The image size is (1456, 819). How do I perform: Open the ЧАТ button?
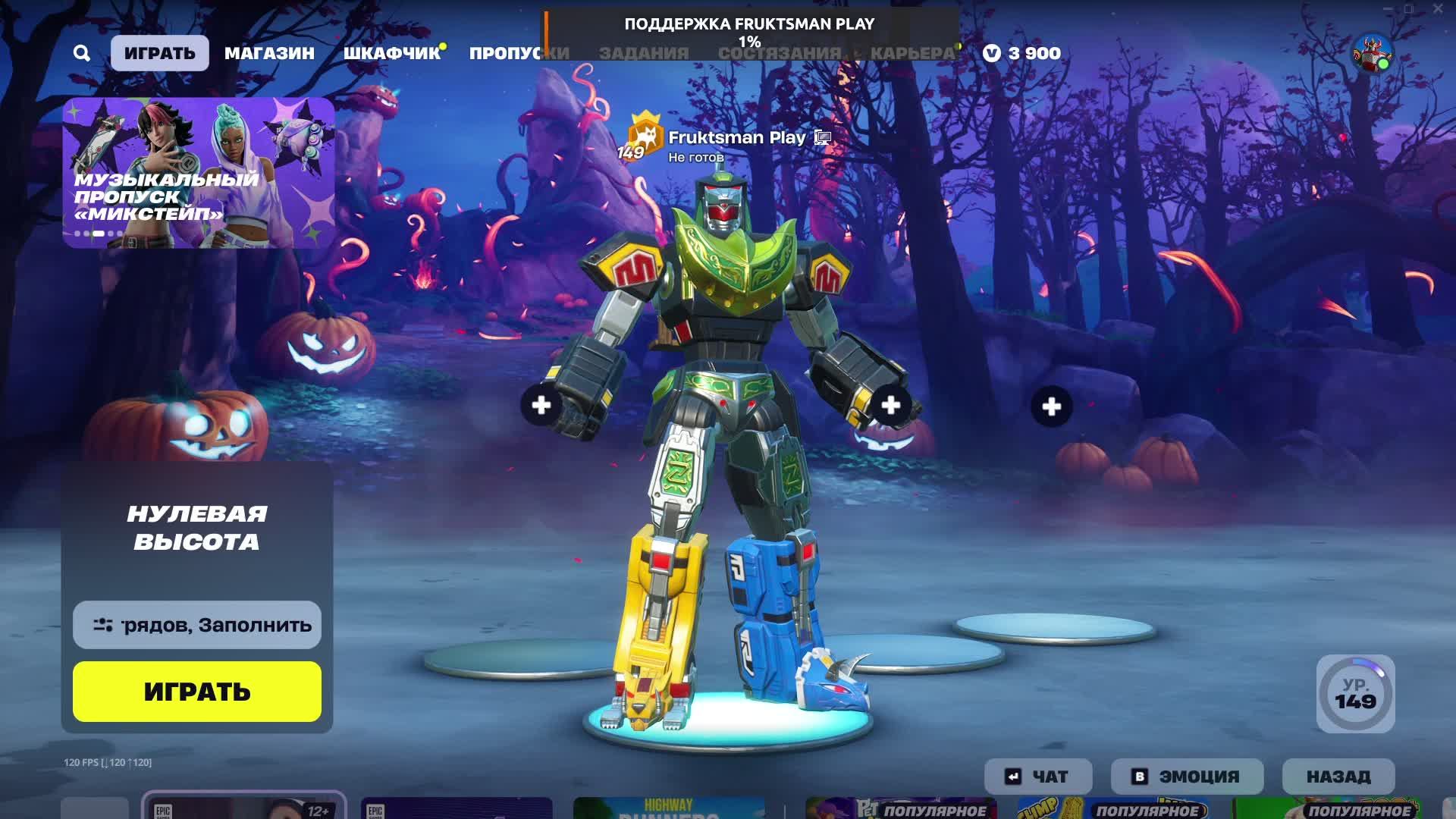(1038, 777)
